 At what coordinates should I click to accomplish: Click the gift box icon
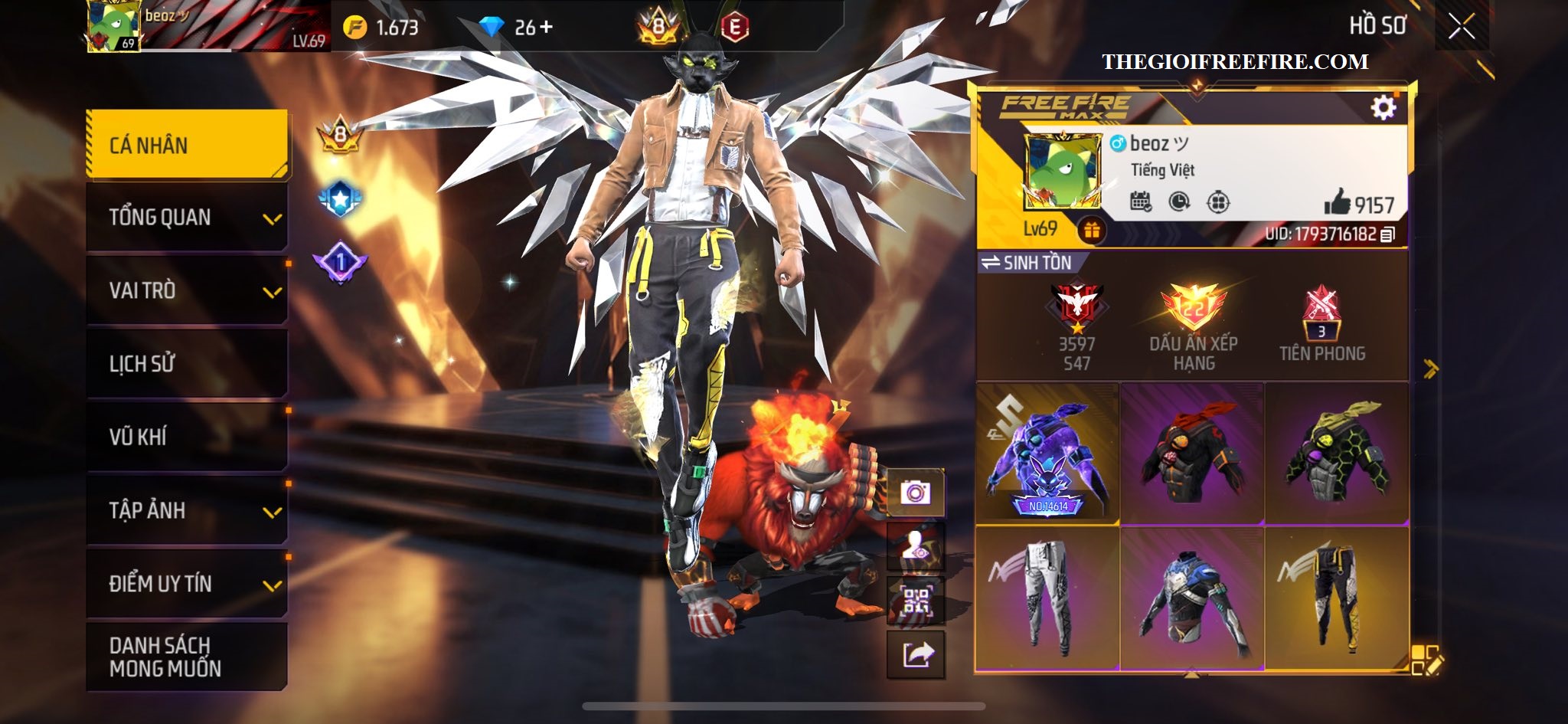(x=1091, y=229)
